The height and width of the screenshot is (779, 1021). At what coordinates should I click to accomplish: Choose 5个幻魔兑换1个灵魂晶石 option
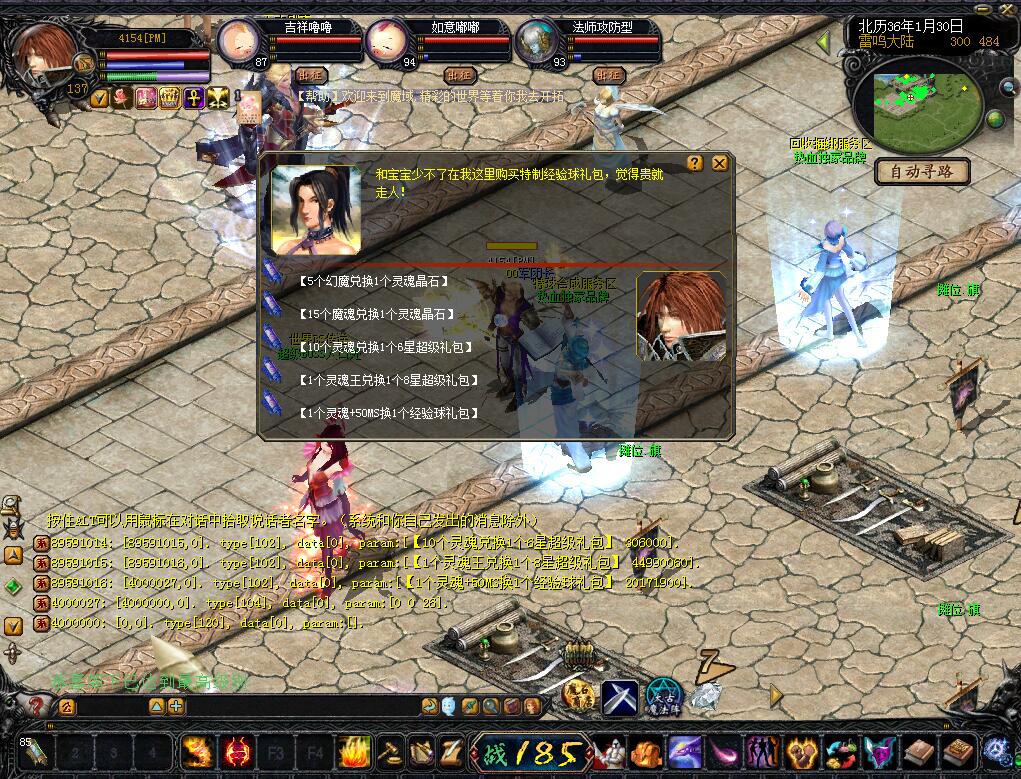click(x=373, y=282)
